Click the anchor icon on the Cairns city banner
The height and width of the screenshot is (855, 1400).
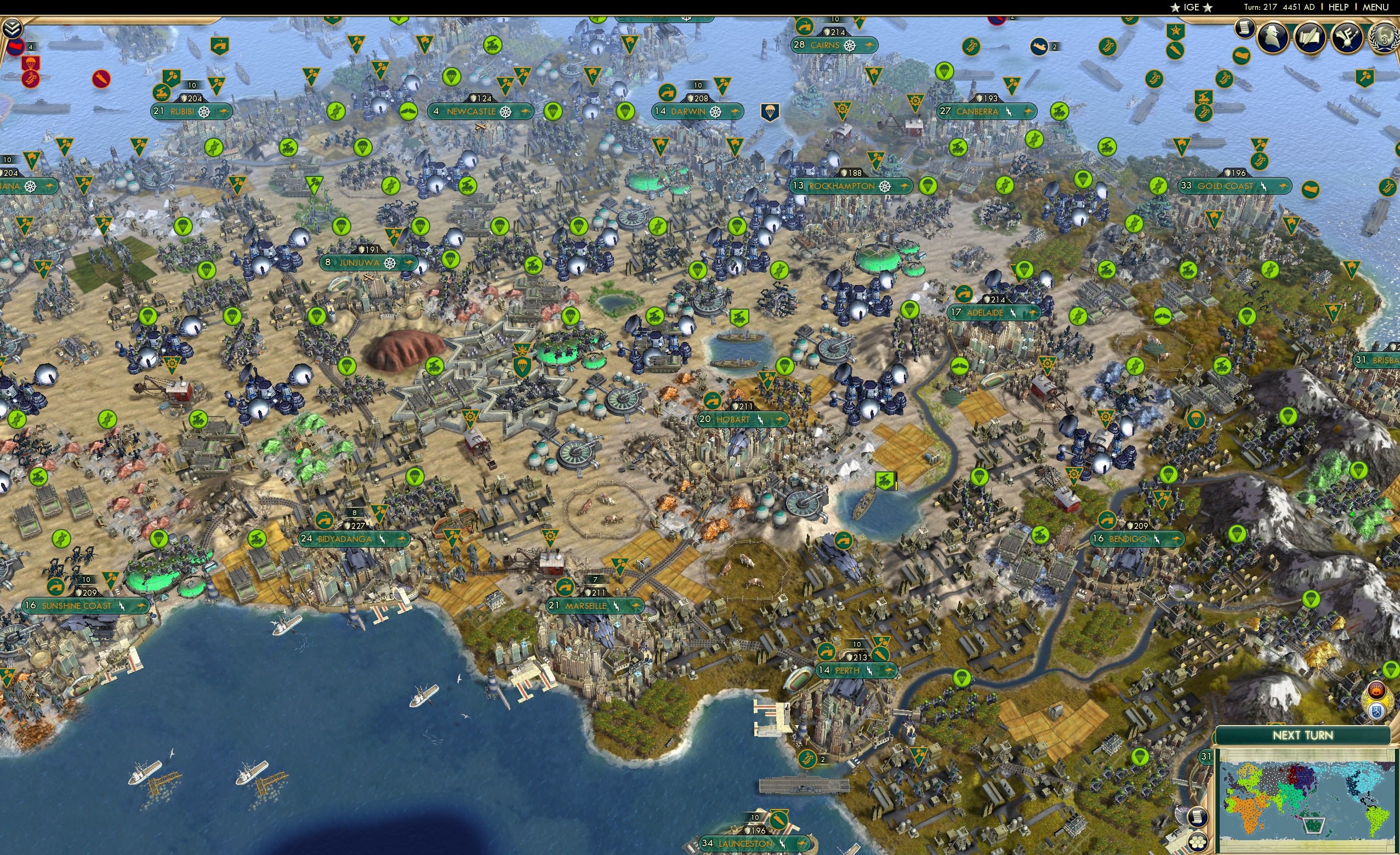pyautogui.click(x=850, y=46)
